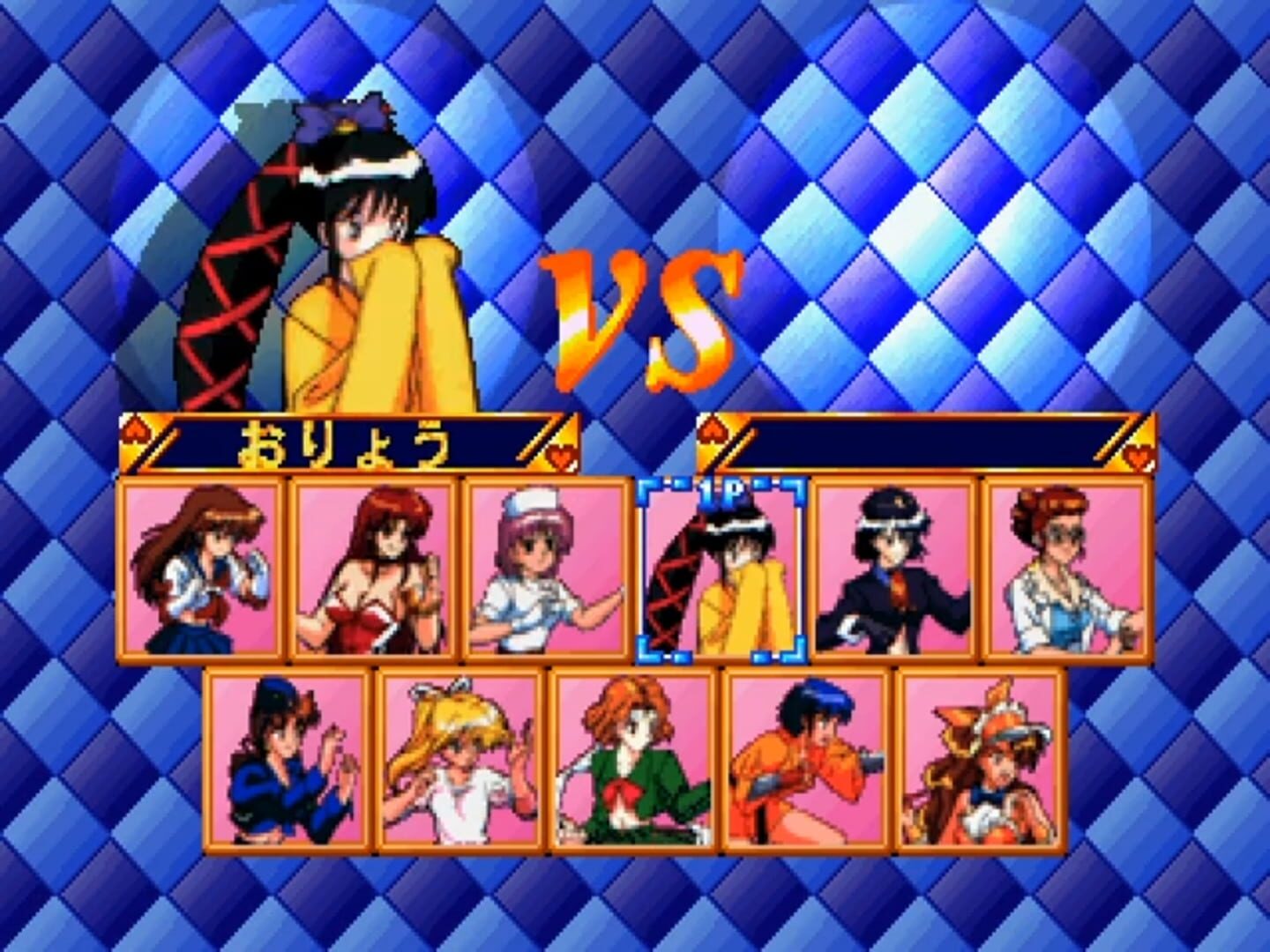Select the redhead in the red dress portrait
Image resolution: width=1270 pixels, height=952 pixels.
[375, 569]
